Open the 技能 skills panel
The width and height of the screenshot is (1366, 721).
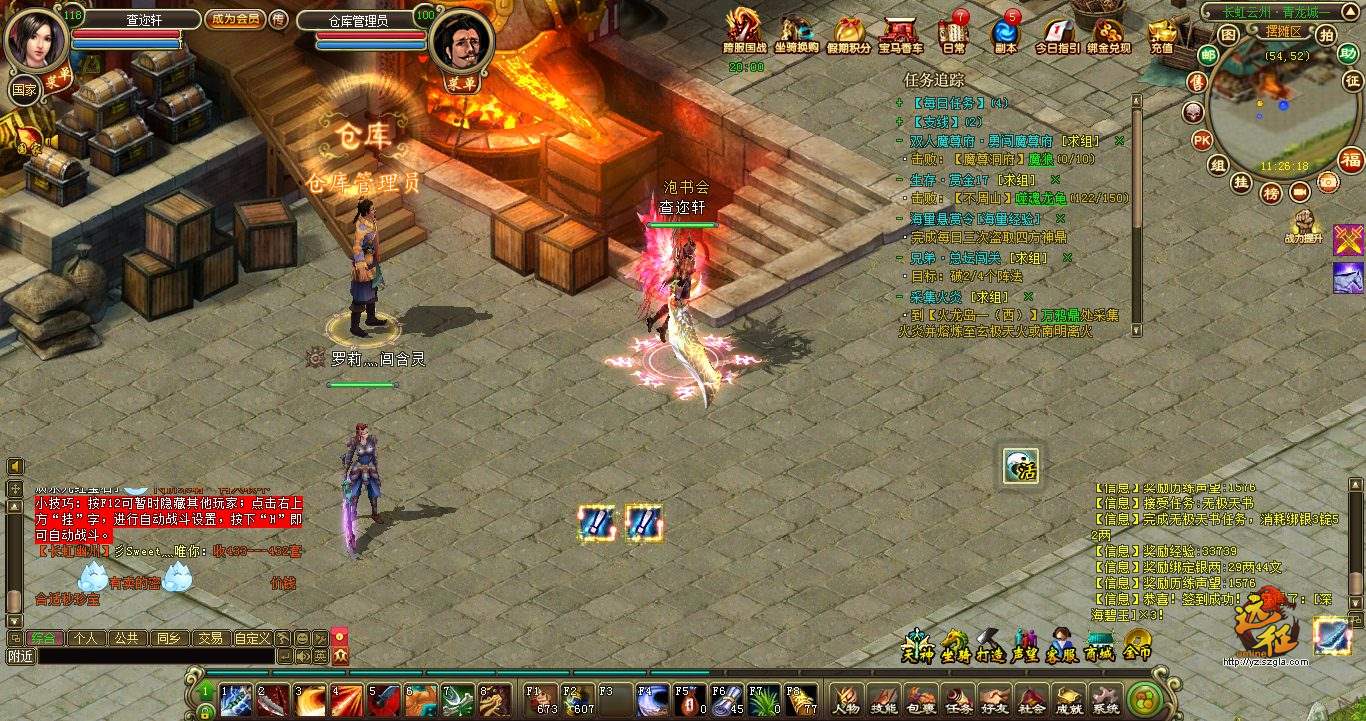[884, 699]
